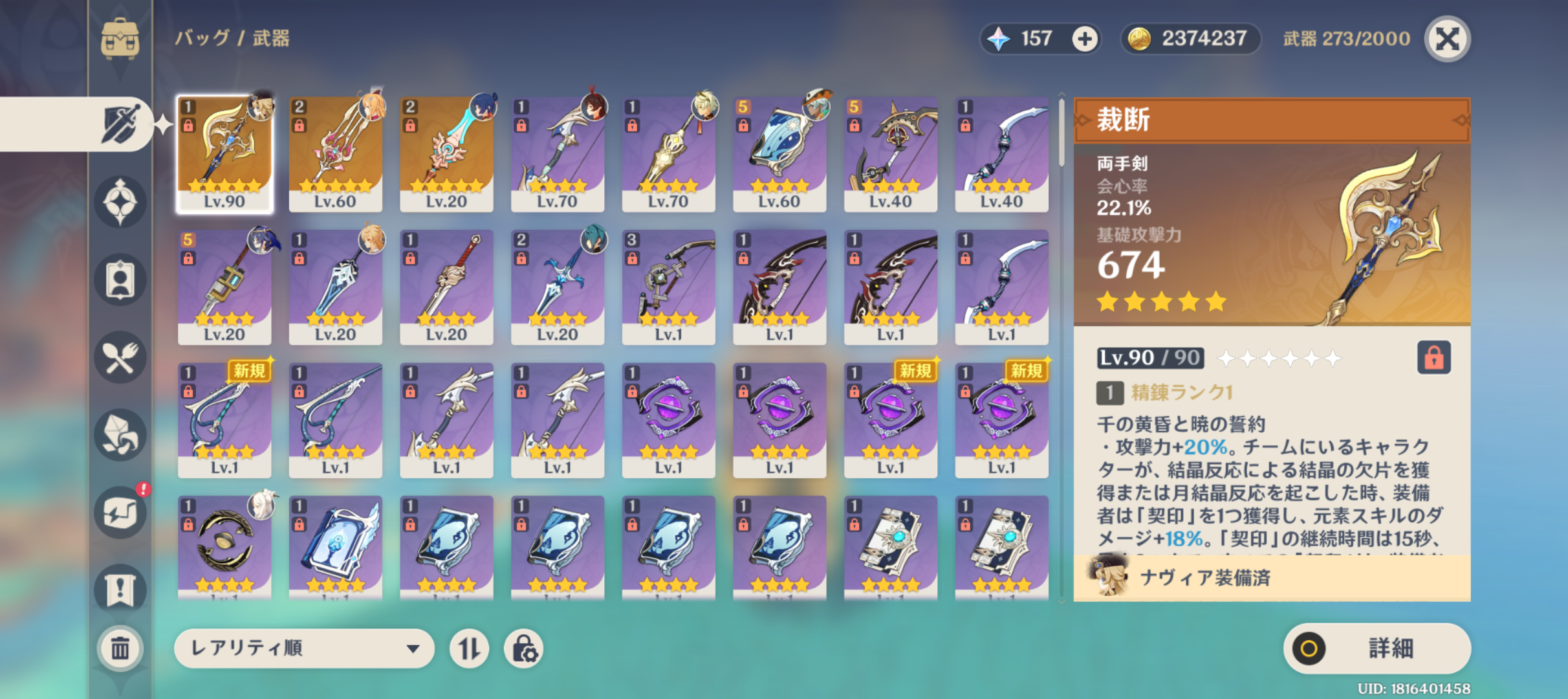Add primogems with the plus button
This screenshot has width=1568, height=699.
tap(1085, 39)
